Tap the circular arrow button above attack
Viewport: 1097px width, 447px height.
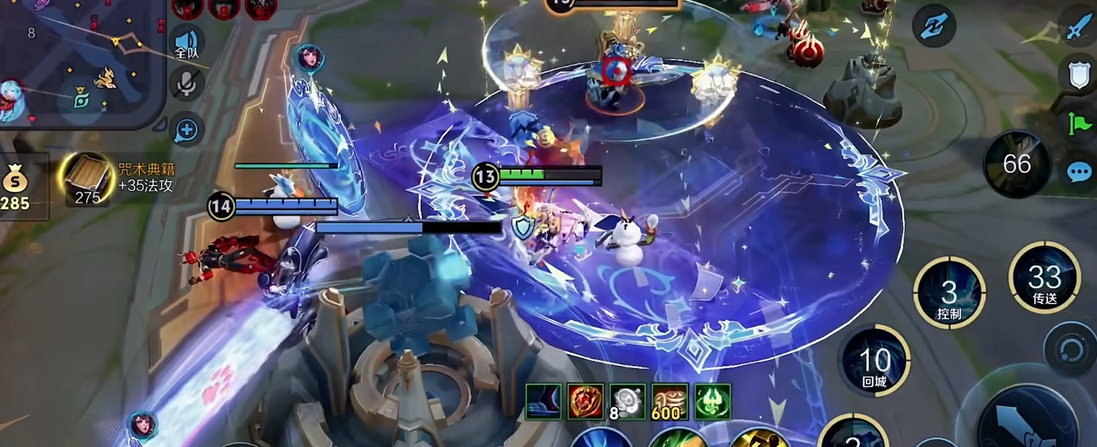1070,349
